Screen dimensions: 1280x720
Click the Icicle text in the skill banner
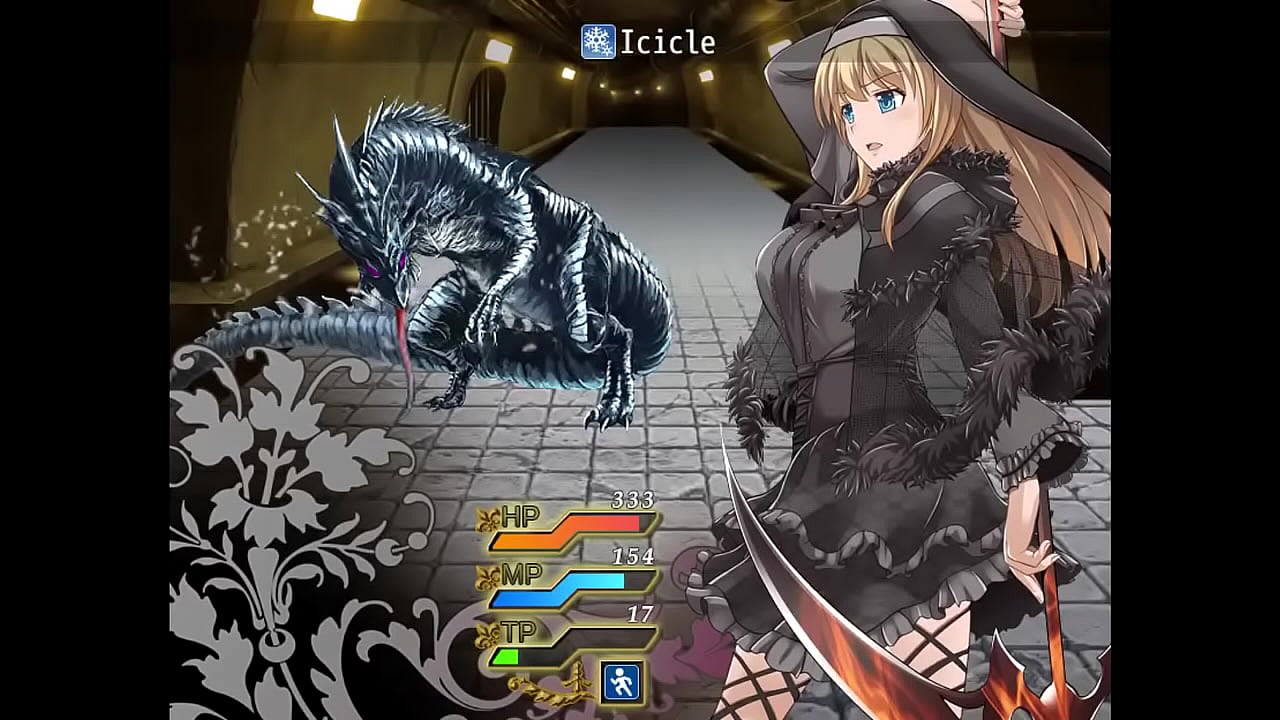[668, 40]
